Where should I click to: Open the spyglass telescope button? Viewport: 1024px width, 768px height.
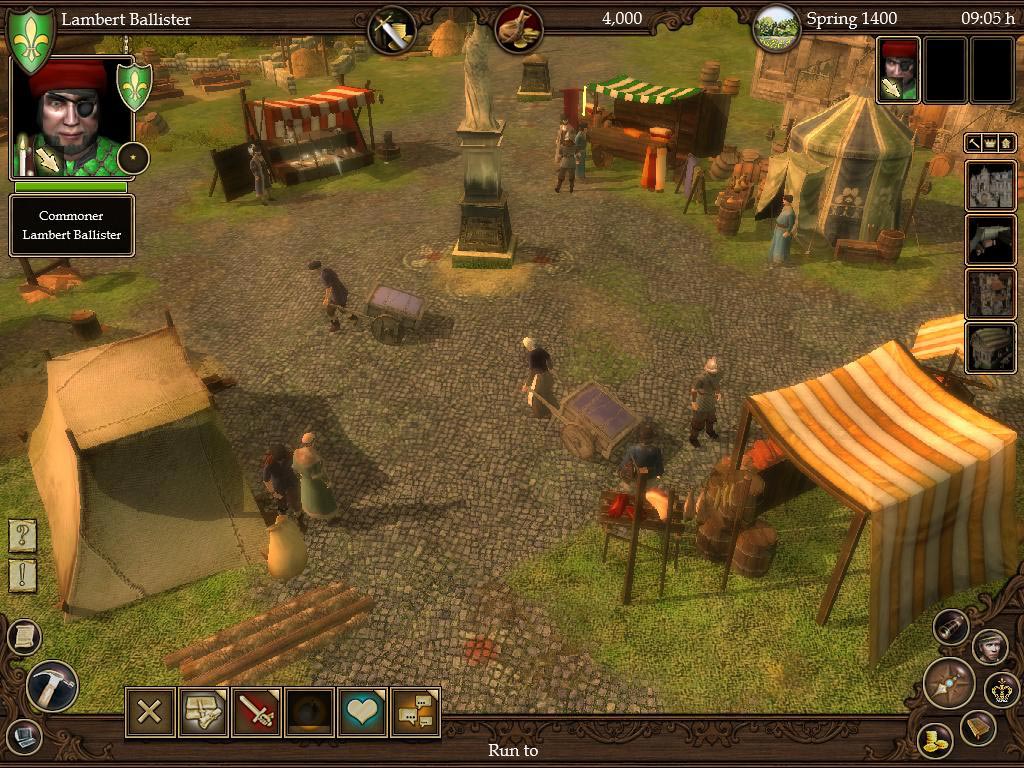pos(951,627)
